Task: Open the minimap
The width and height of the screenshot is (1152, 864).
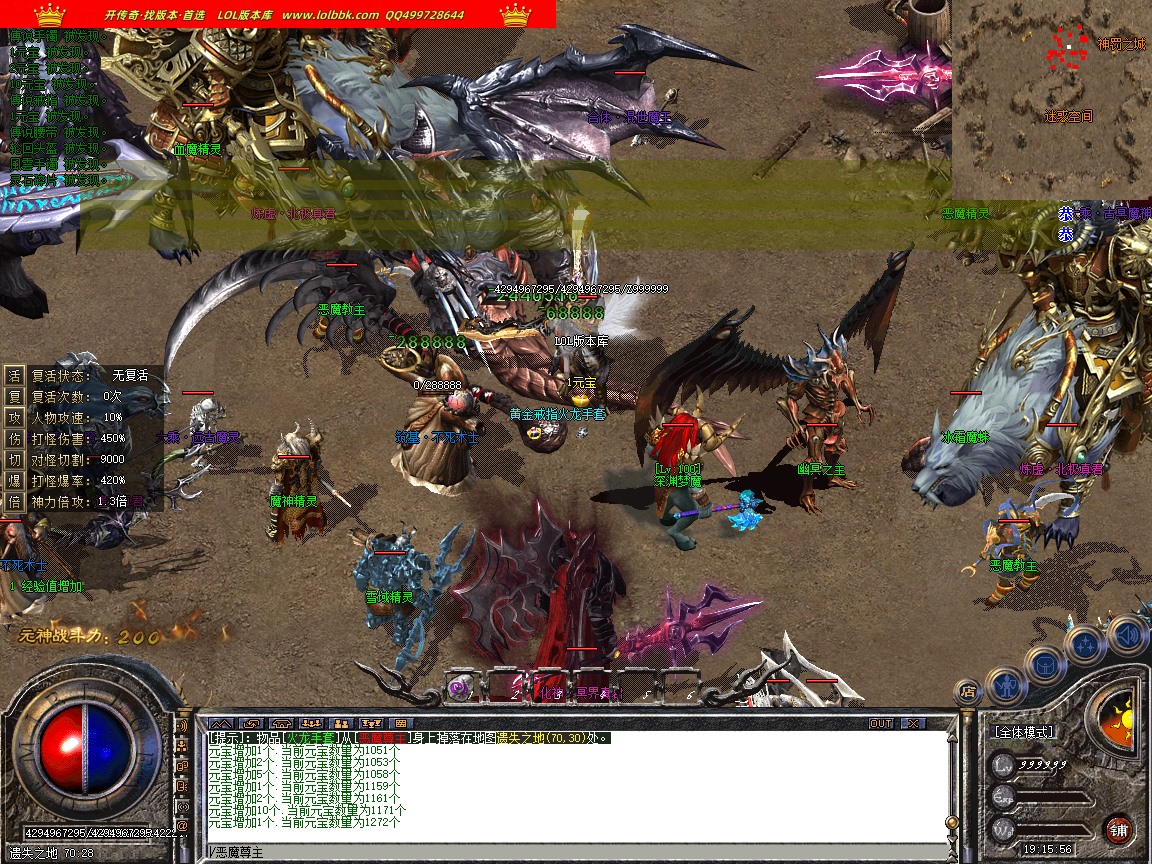Action: tap(1051, 100)
